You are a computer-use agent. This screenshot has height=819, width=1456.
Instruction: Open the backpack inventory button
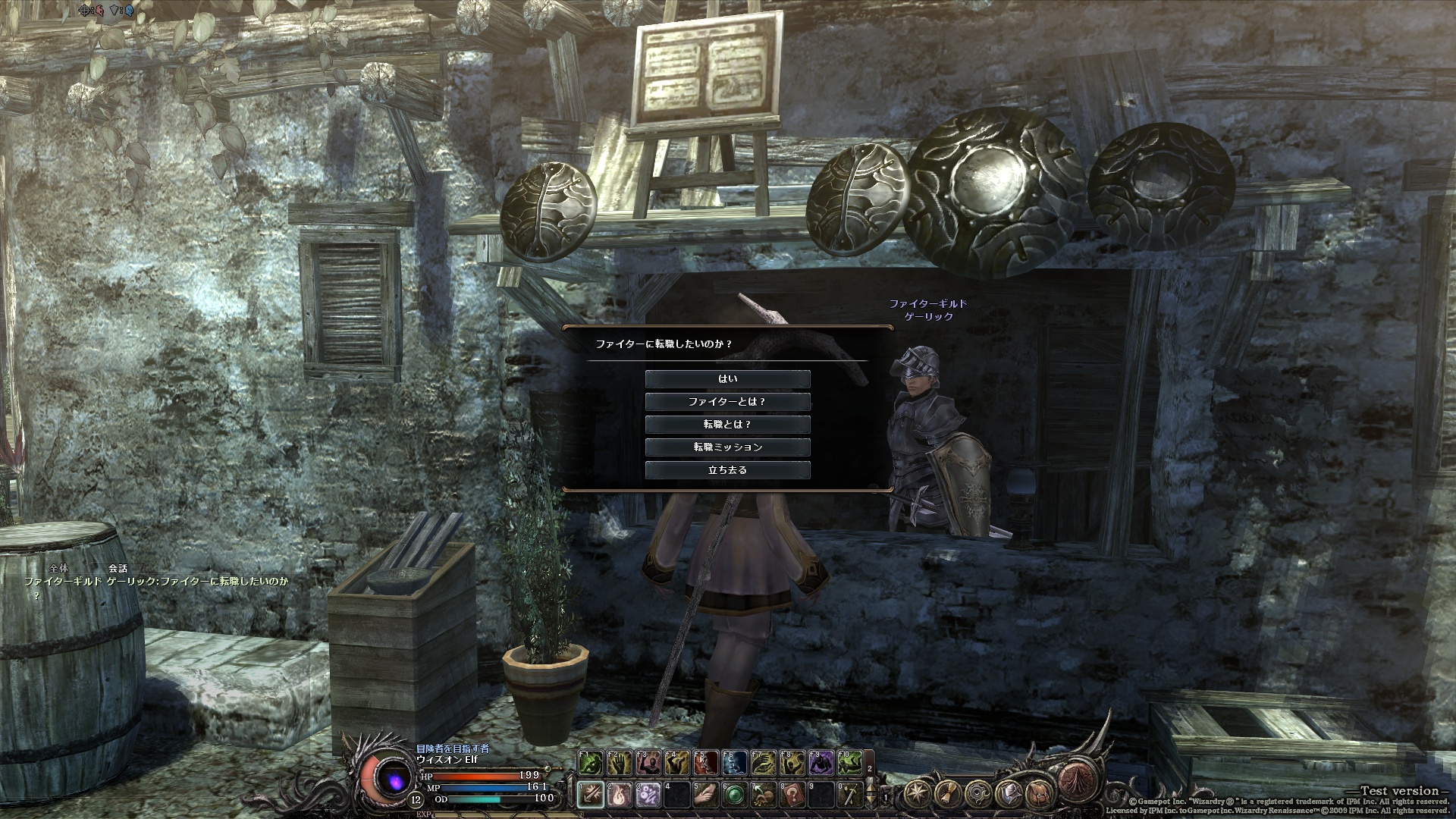point(1037,795)
